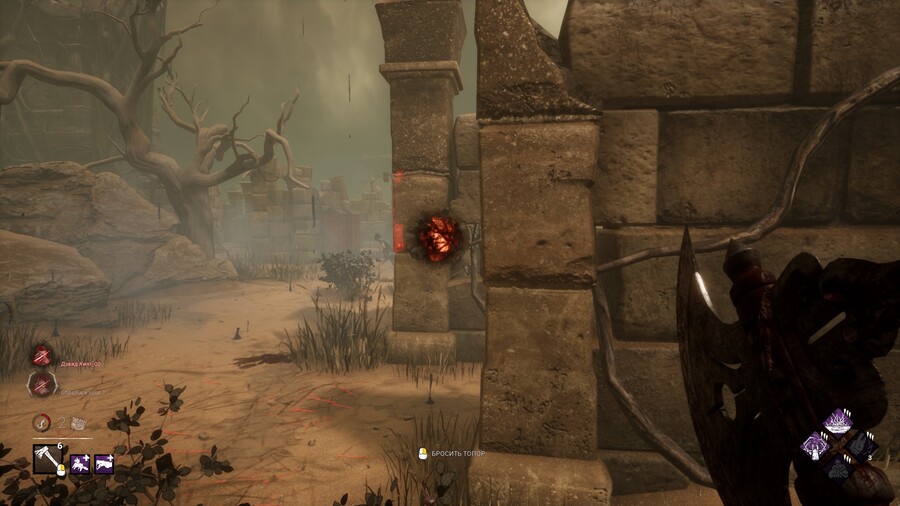Click the generators remaining icon
Viewport: 900px width, 506px height.
pyautogui.click(x=77, y=422)
